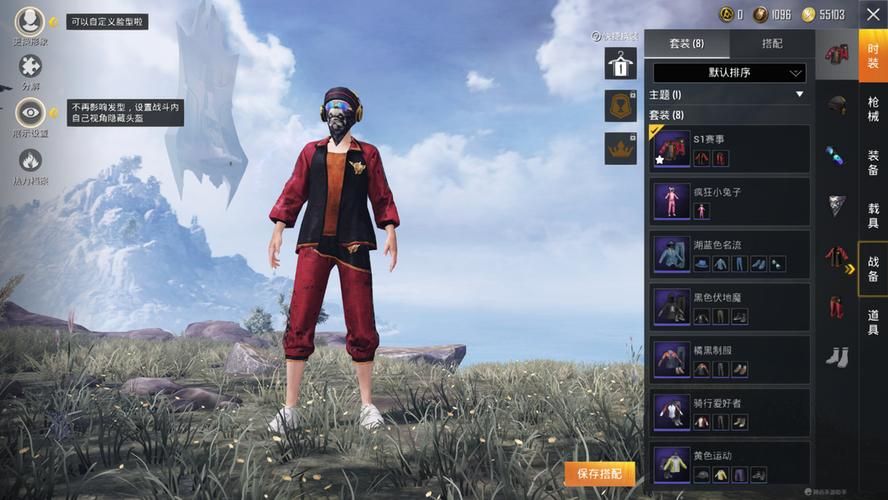Switch to the 搭配 tab
The image size is (888, 500).
click(x=772, y=44)
